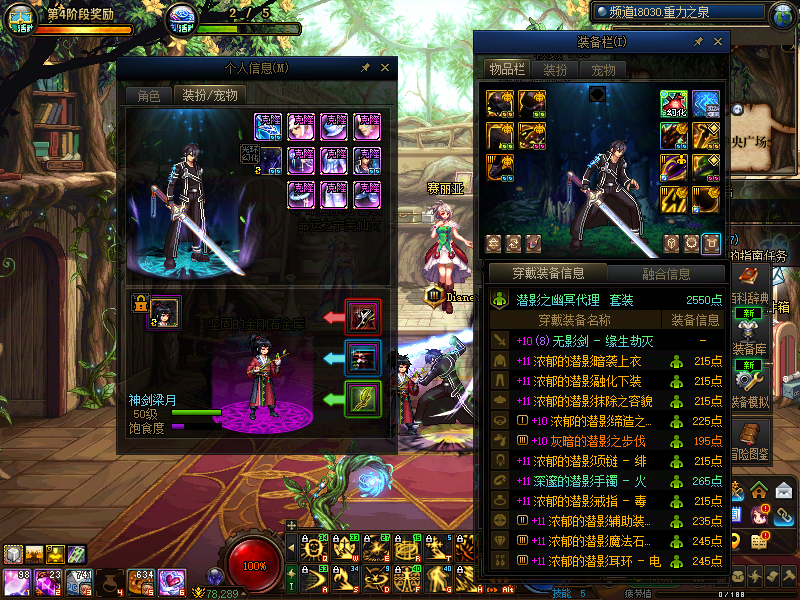The height and width of the screenshot is (600, 800).
Task: Pin the 个人信息 window
Action: tap(366, 68)
